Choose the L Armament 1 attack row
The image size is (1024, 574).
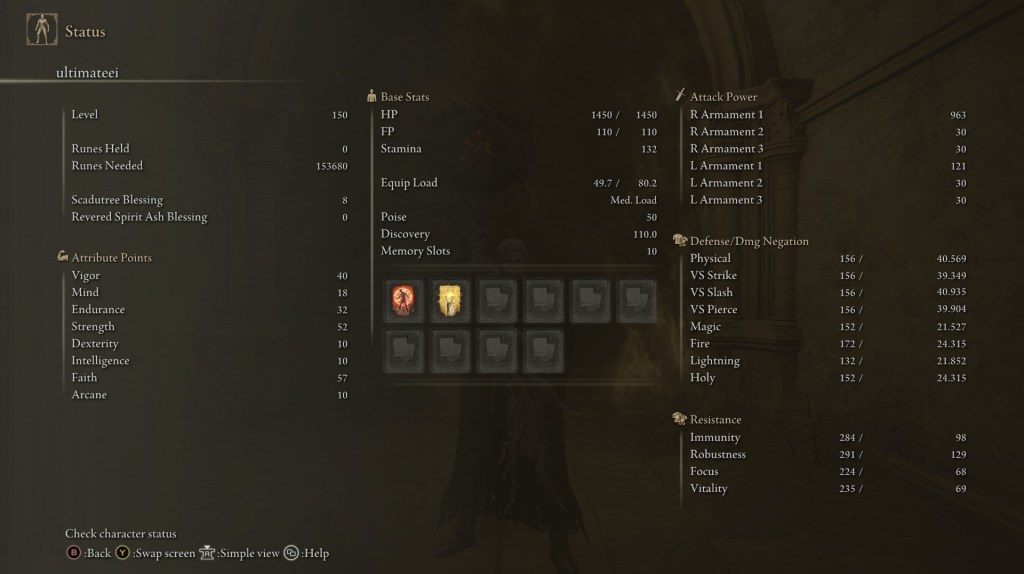827,165
